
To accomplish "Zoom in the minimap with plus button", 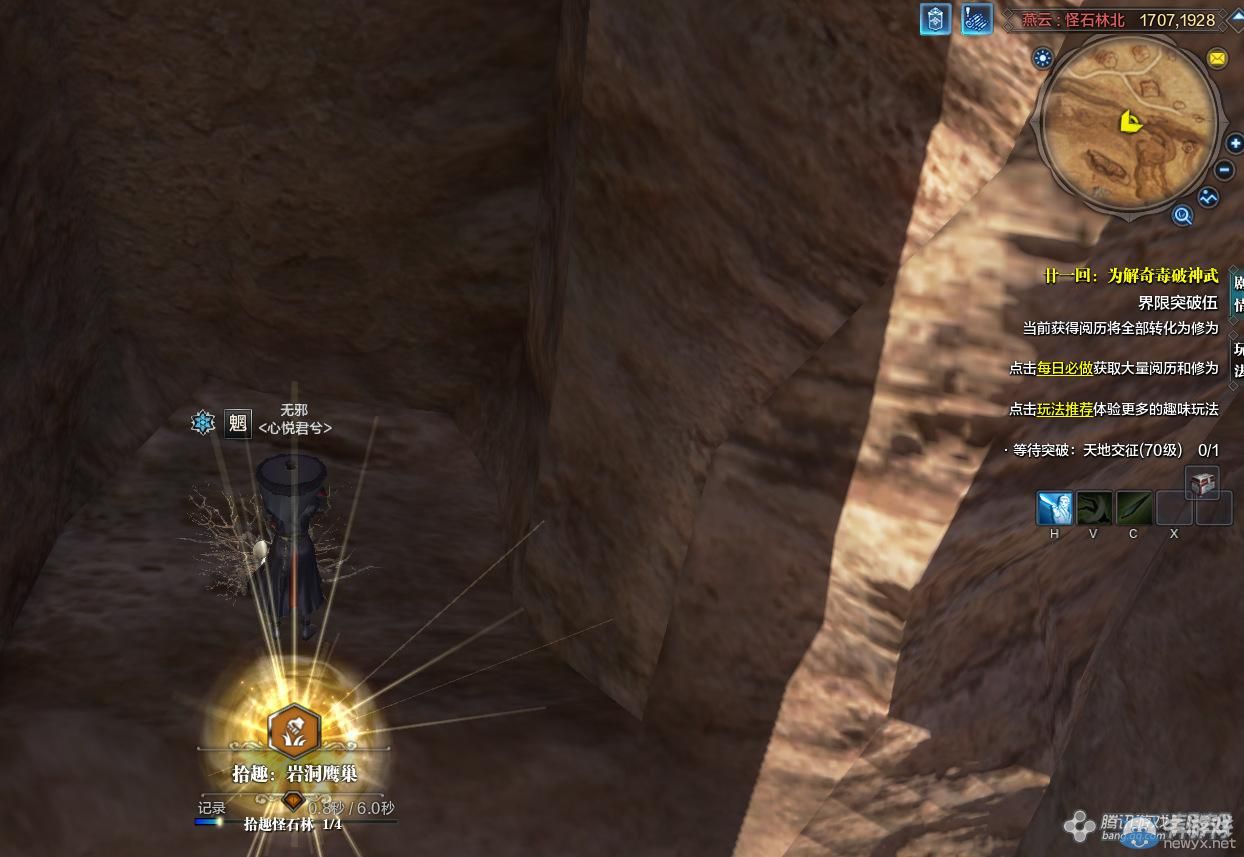I will [1234, 144].
